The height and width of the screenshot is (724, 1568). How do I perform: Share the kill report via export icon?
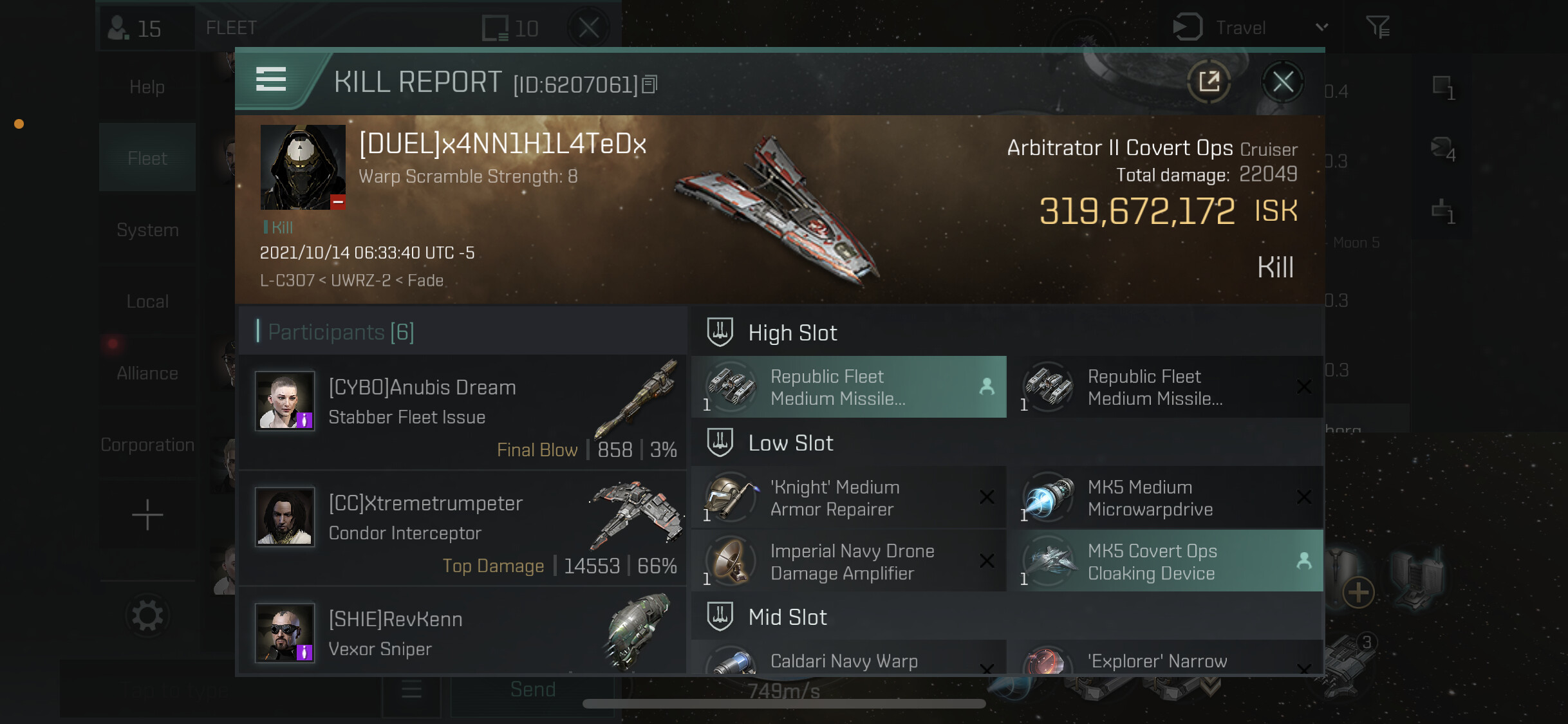pos(1209,82)
